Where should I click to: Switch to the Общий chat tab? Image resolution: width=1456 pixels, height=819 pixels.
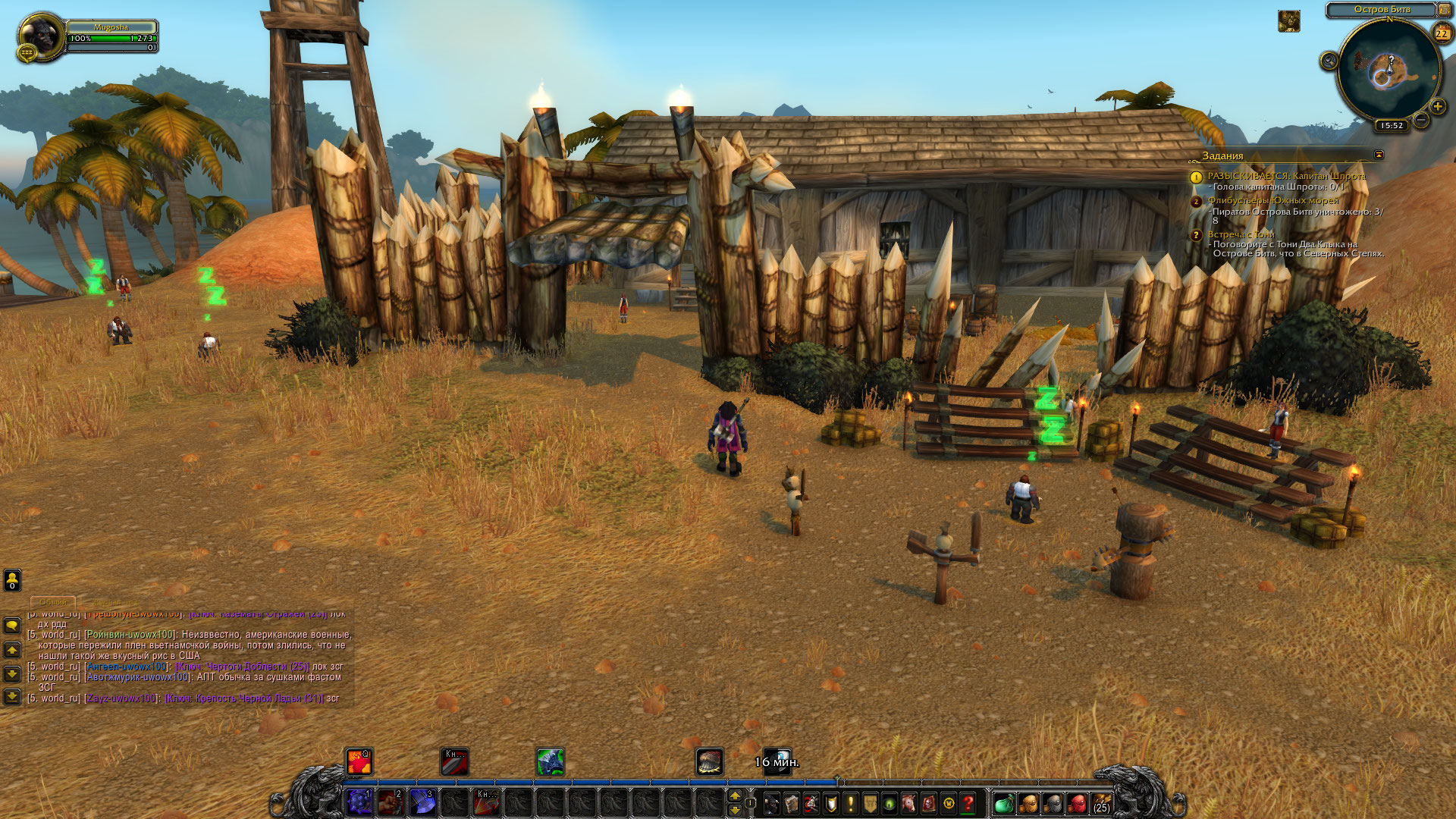click(x=53, y=602)
